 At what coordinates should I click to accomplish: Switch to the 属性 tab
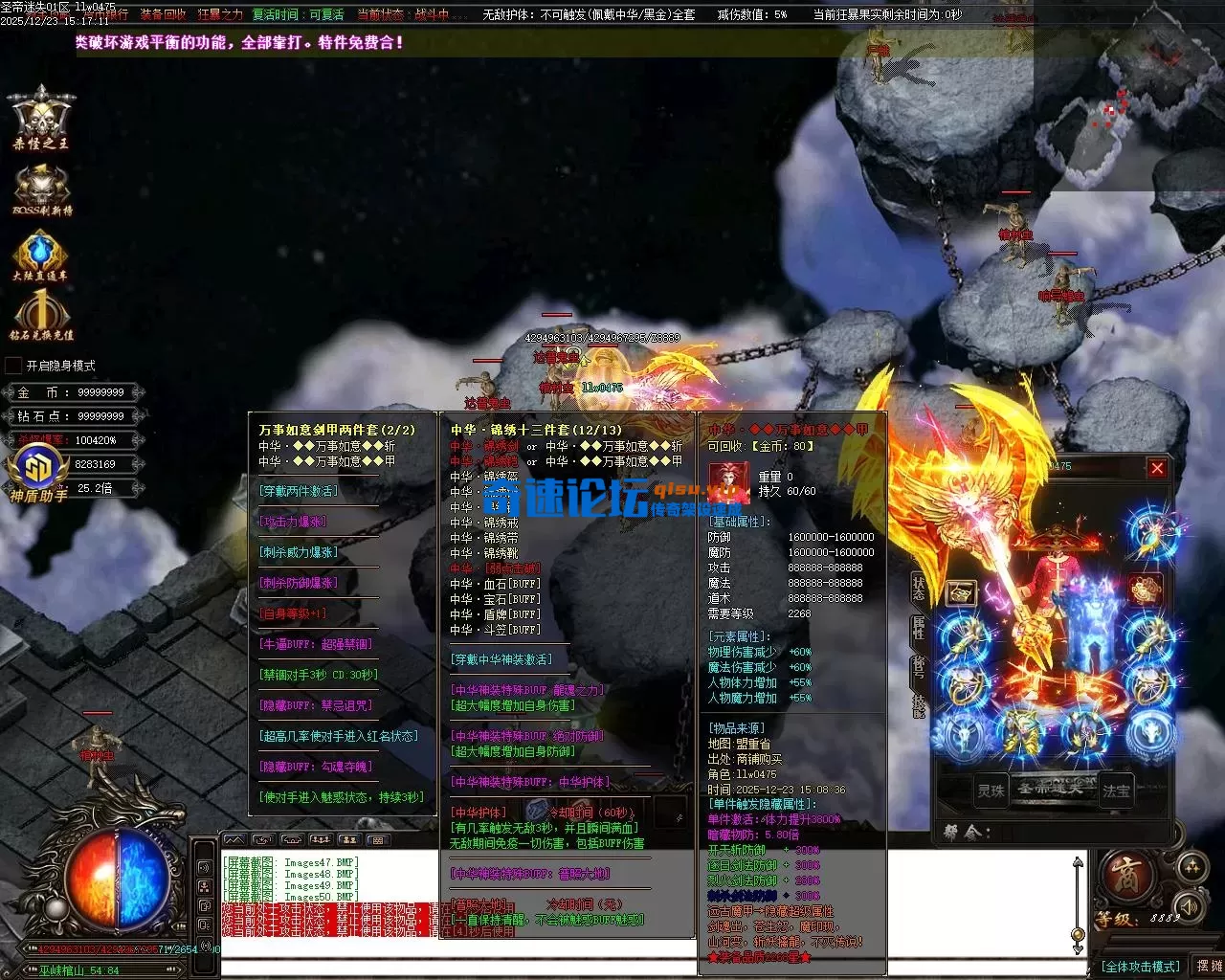919,628
